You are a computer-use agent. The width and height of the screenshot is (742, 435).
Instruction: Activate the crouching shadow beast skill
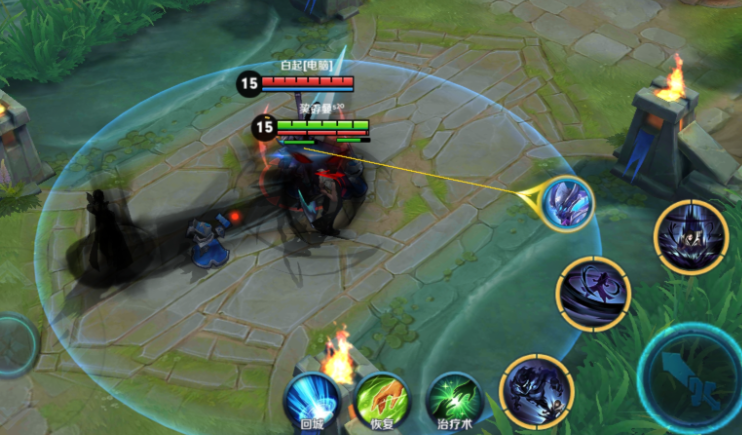(537, 390)
